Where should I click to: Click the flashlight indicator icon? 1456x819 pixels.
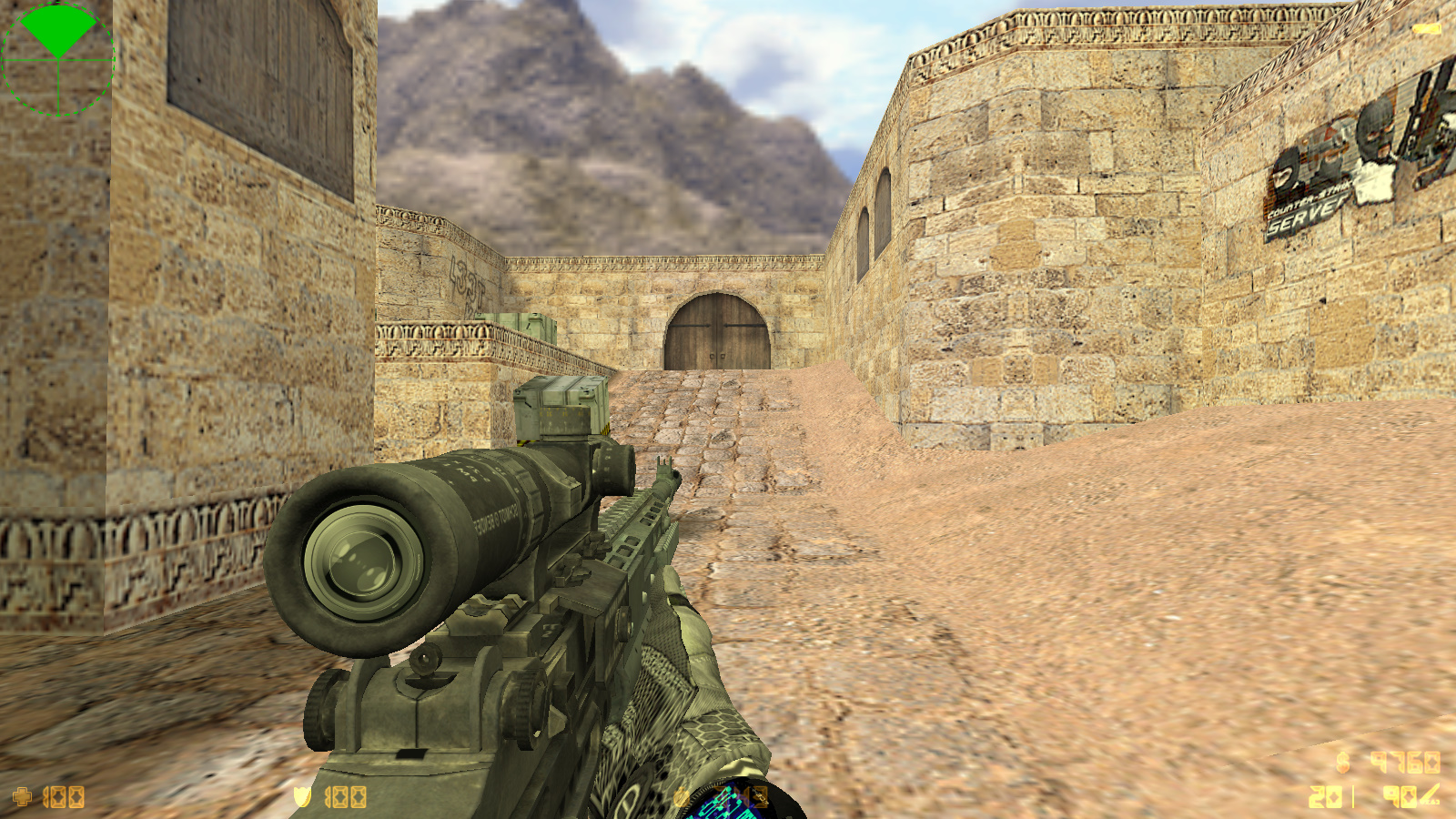tap(1426, 29)
